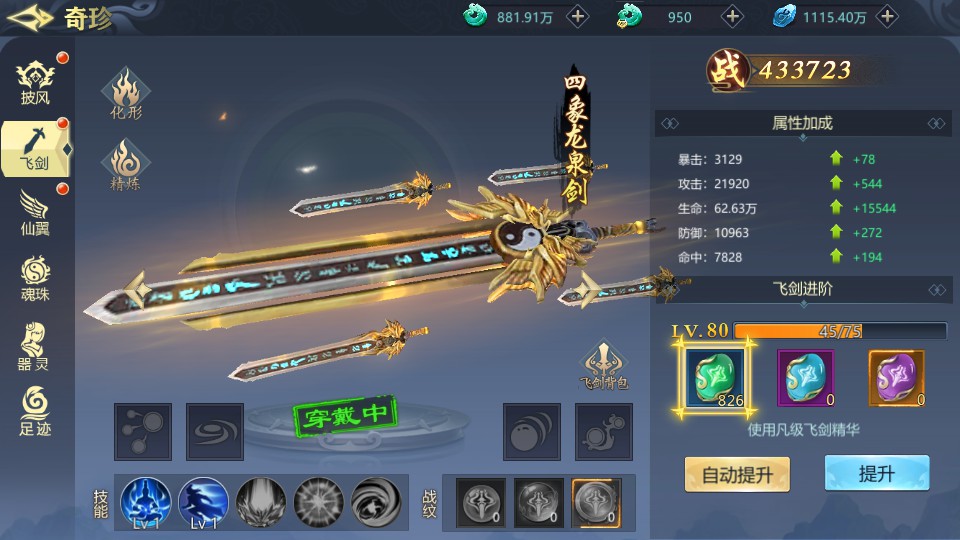Switch to the 魂珠 soul orb tab

(35, 277)
